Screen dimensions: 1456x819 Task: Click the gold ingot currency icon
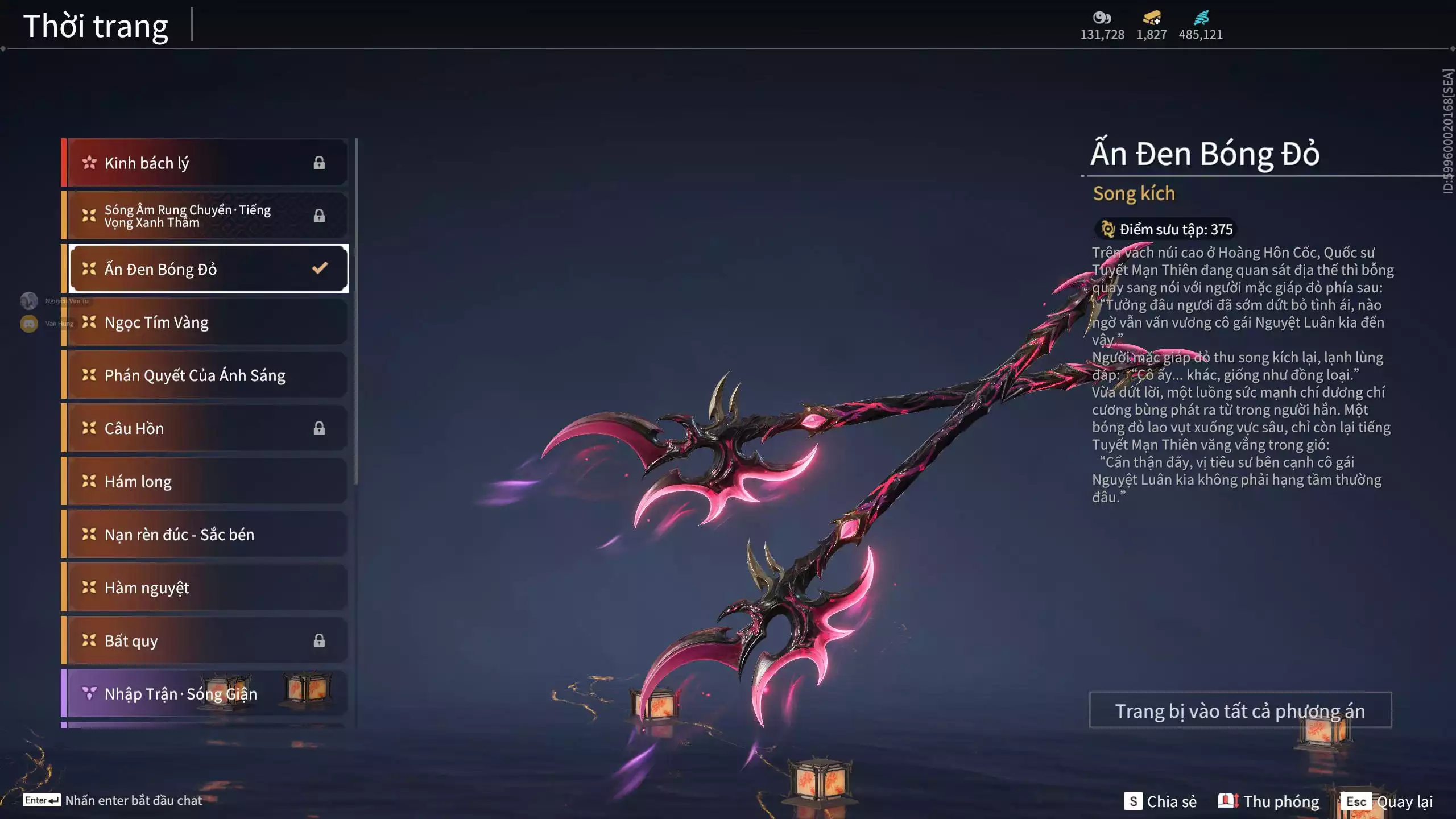(x=1152, y=18)
